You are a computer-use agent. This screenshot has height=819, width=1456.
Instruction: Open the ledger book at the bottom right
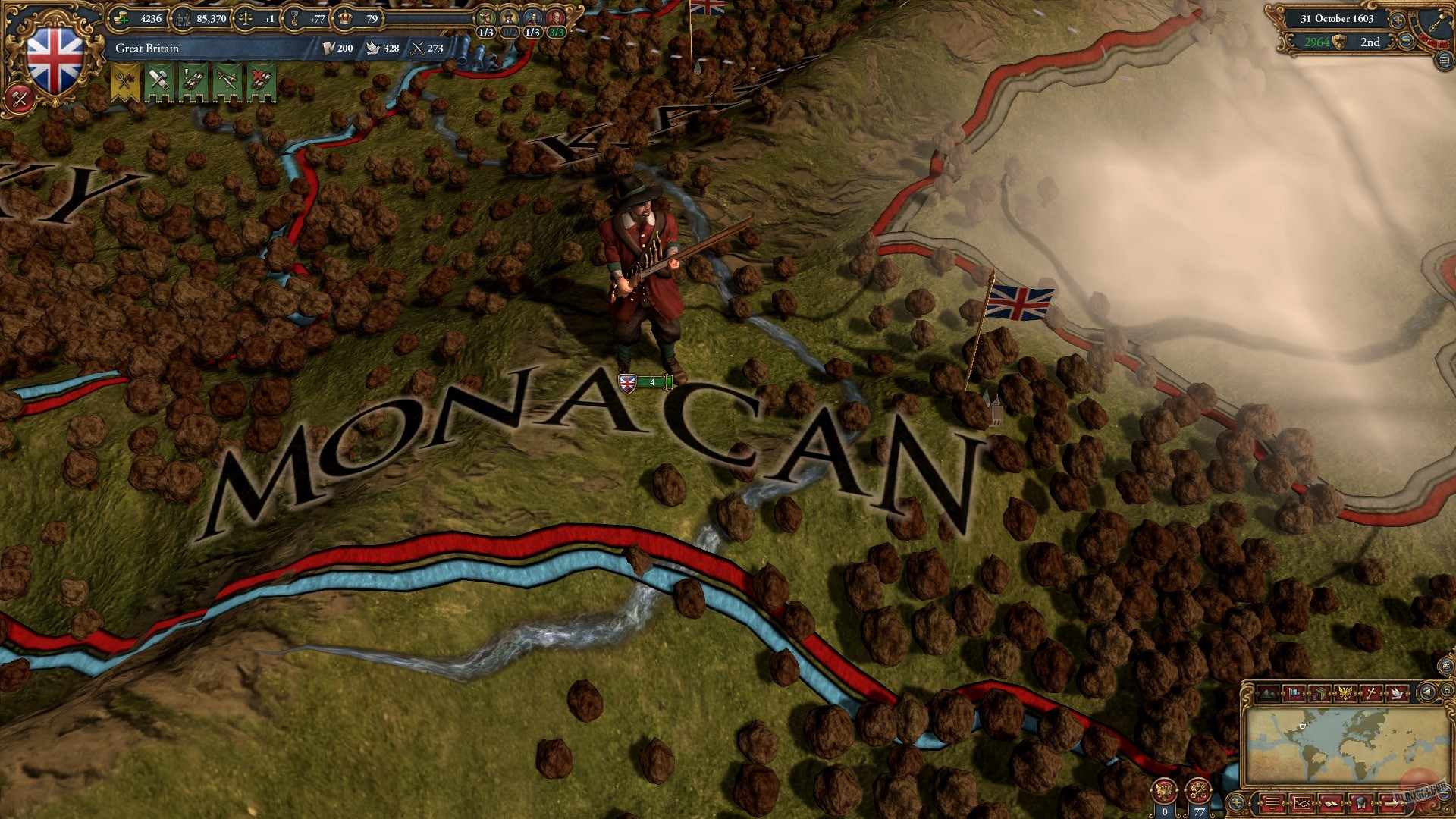[1332, 802]
